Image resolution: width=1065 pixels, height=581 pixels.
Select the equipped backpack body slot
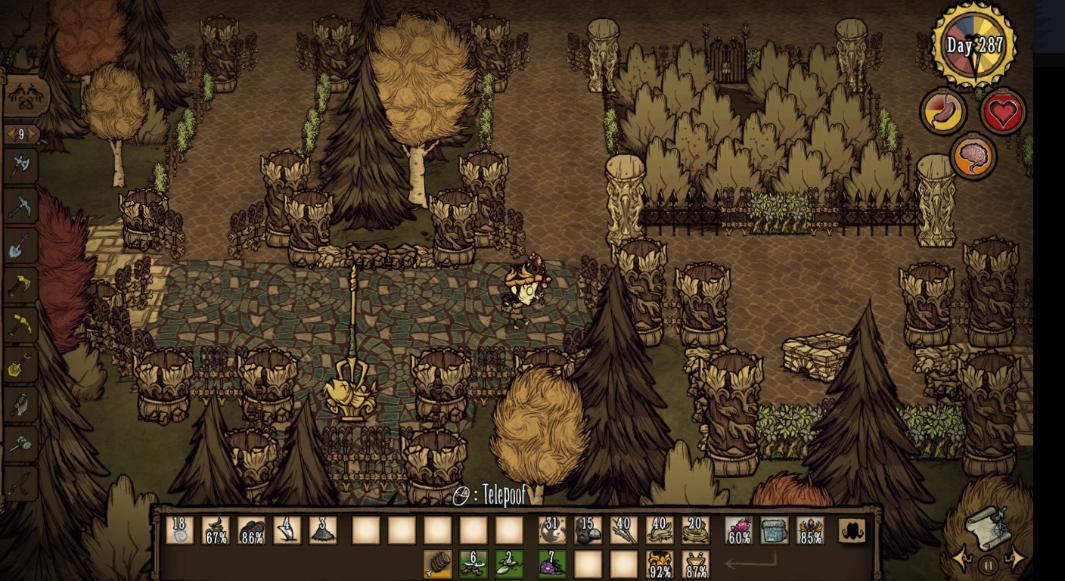click(x=775, y=530)
